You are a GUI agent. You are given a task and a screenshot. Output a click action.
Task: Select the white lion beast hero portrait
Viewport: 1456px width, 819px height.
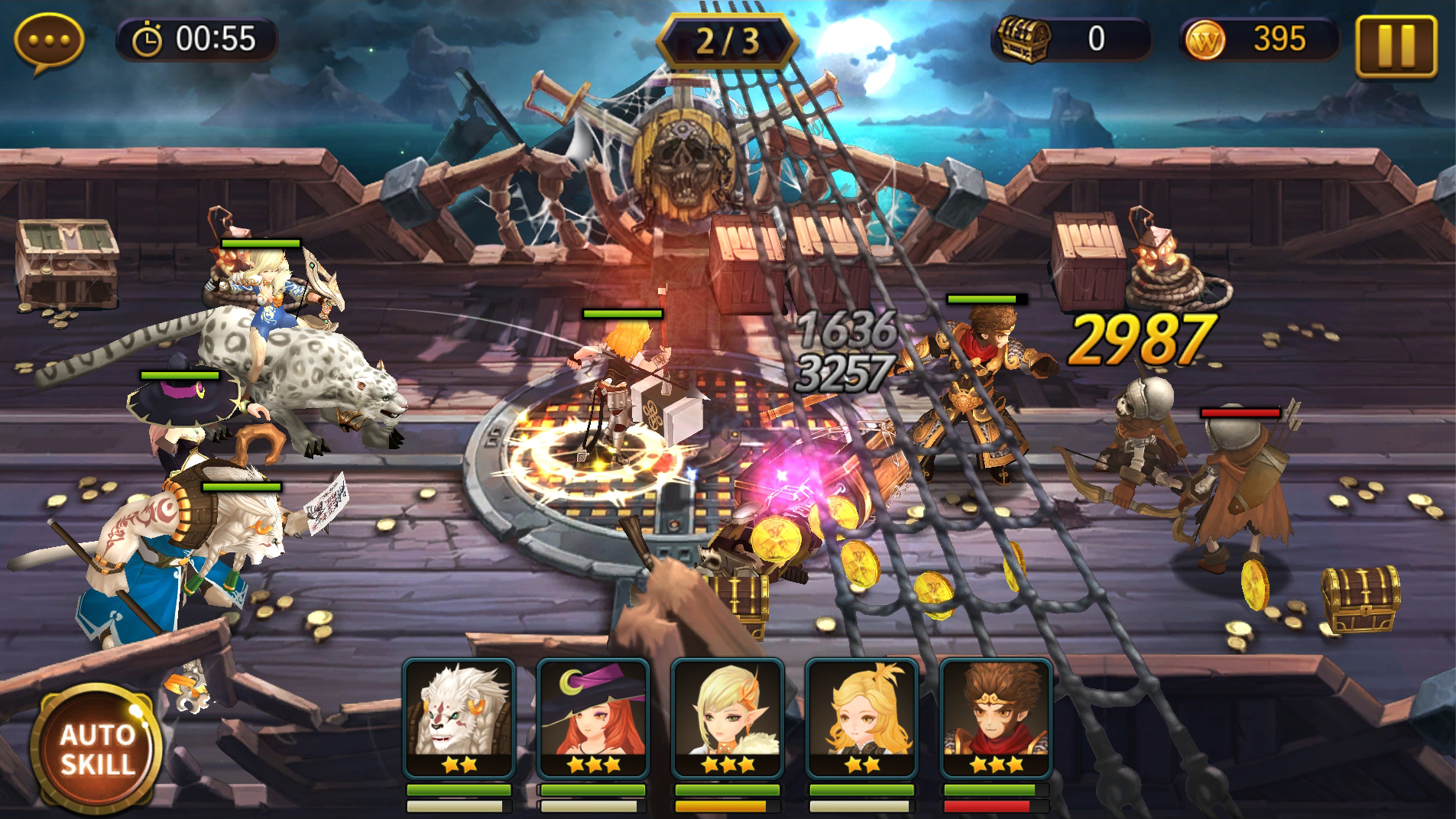pos(459,717)
